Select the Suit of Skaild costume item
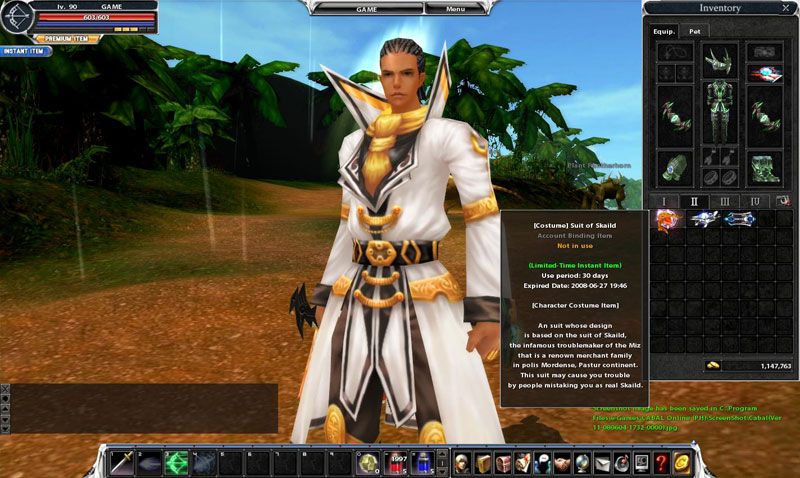The width and height of the screenshot is (800, 478). click(x=667, y=218)
